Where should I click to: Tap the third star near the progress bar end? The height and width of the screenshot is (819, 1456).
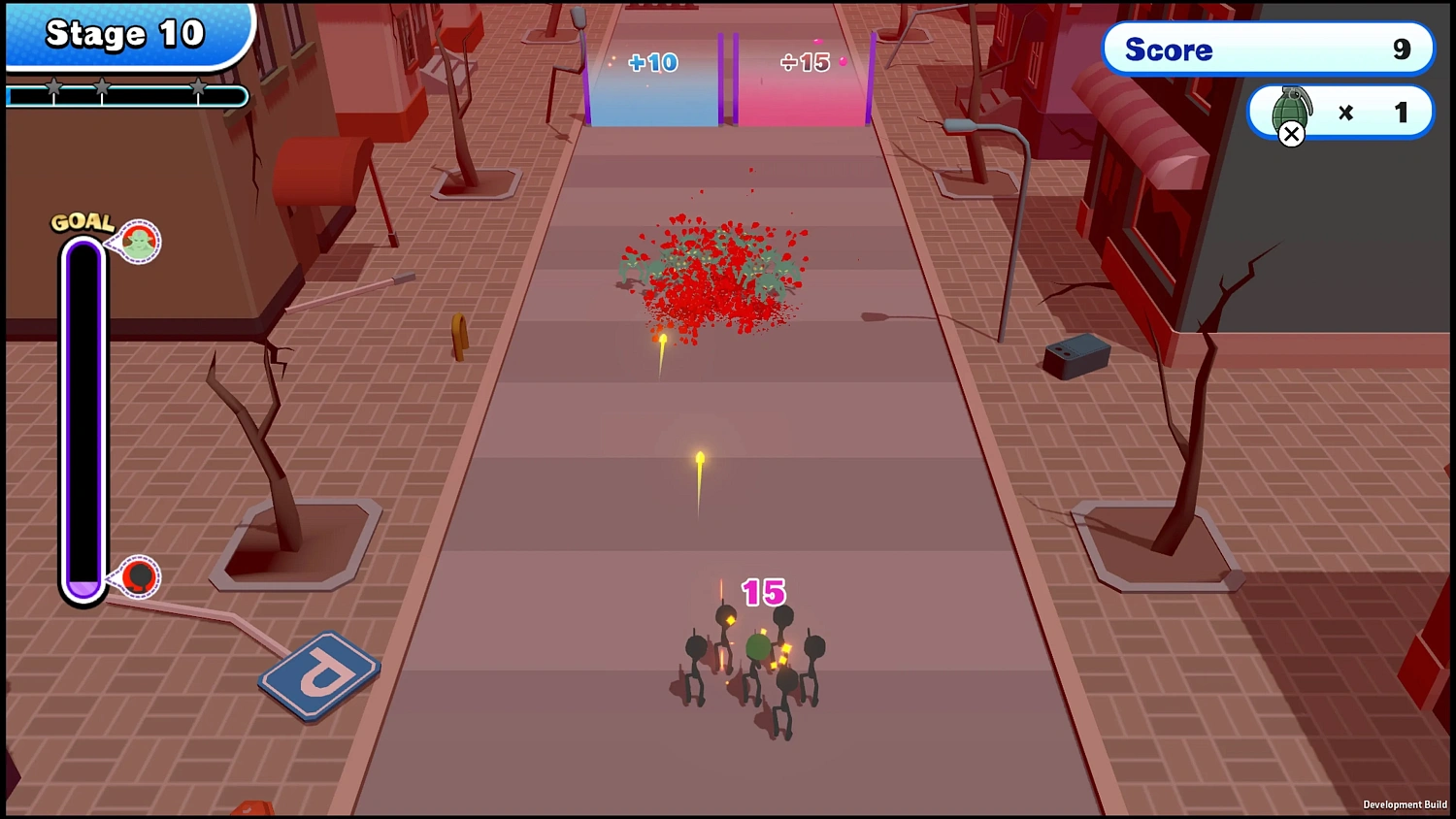tap(199, 86)
